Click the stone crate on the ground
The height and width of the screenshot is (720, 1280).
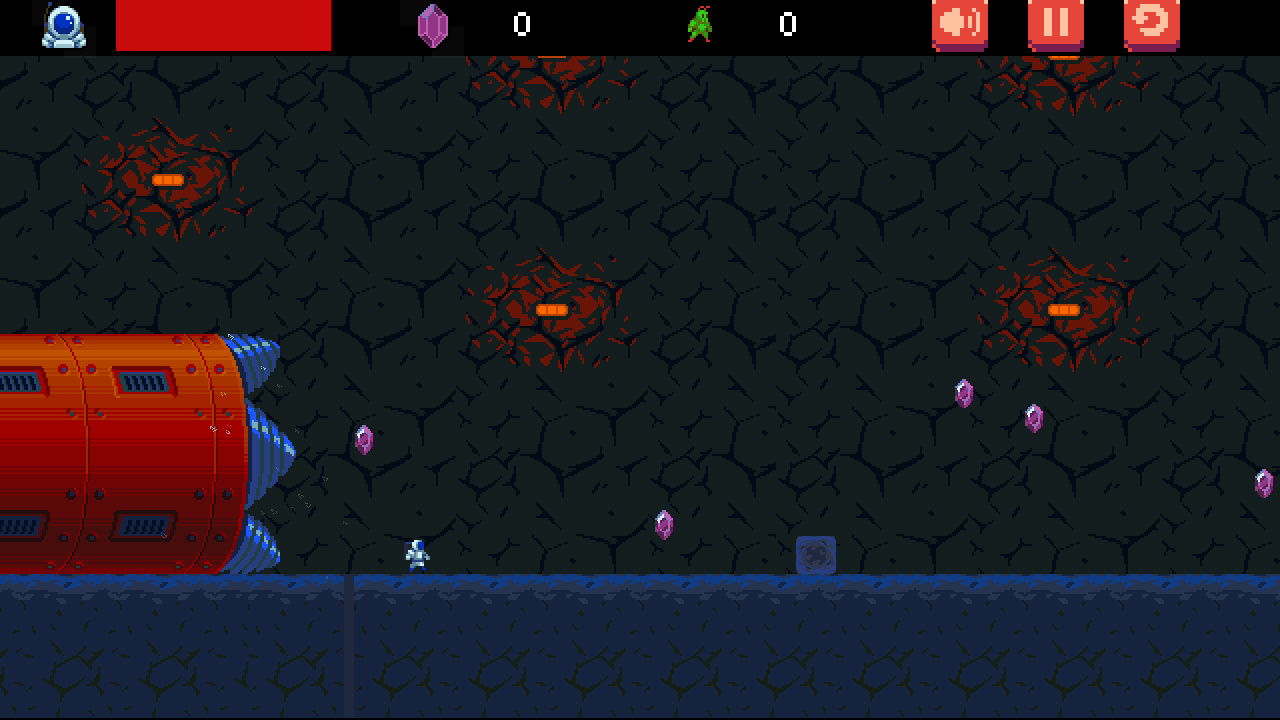coord(815,553)
